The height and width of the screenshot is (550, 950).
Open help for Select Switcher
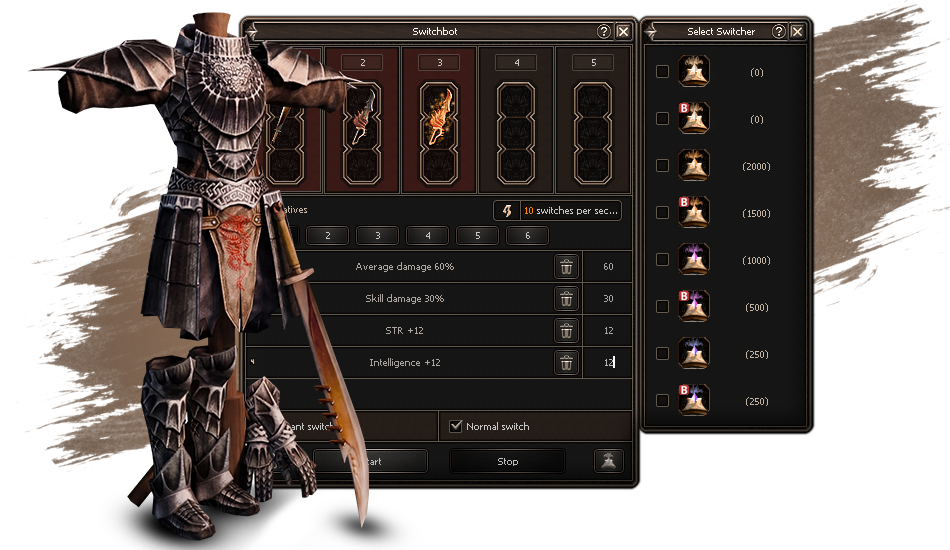click(x=779, y=32)
